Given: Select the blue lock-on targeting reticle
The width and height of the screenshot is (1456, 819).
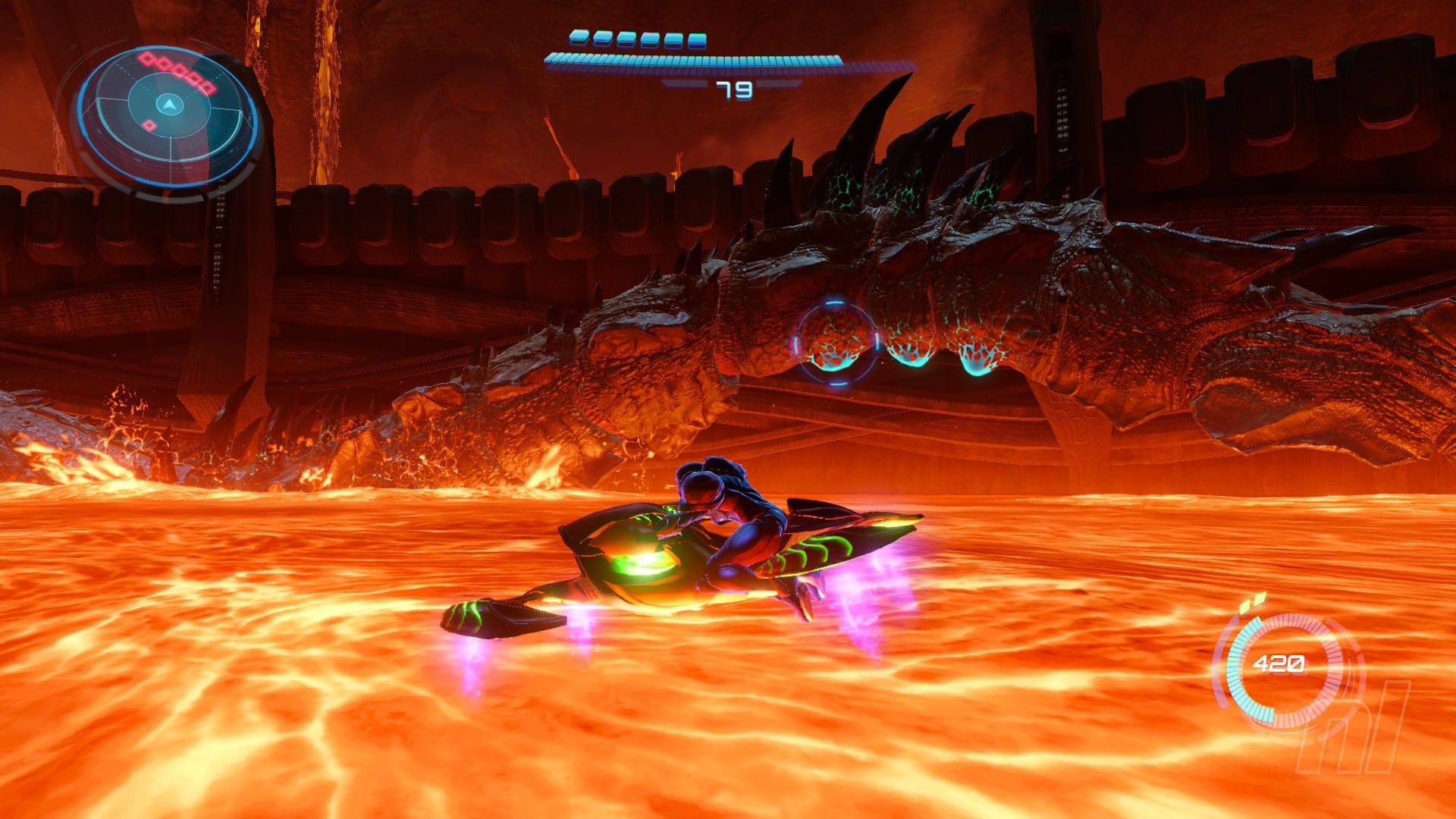Looking at the screenshot, I should 836,343.
